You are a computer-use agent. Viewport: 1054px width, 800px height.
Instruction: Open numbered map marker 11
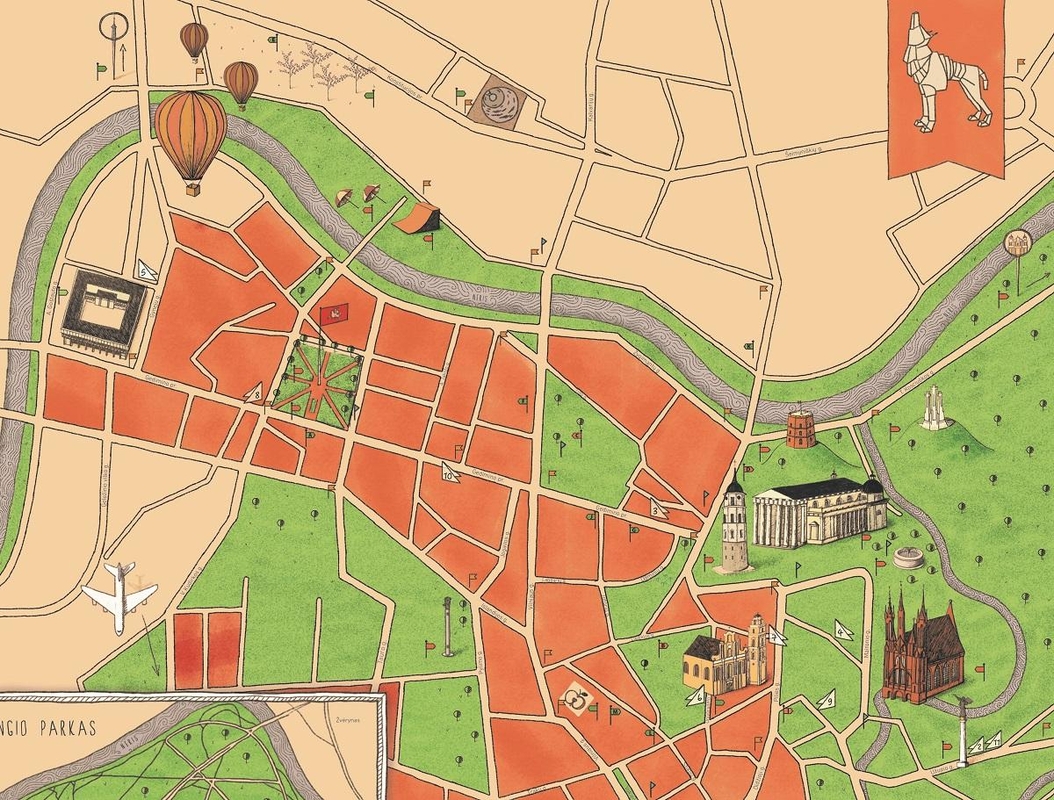tap(995, 742)
